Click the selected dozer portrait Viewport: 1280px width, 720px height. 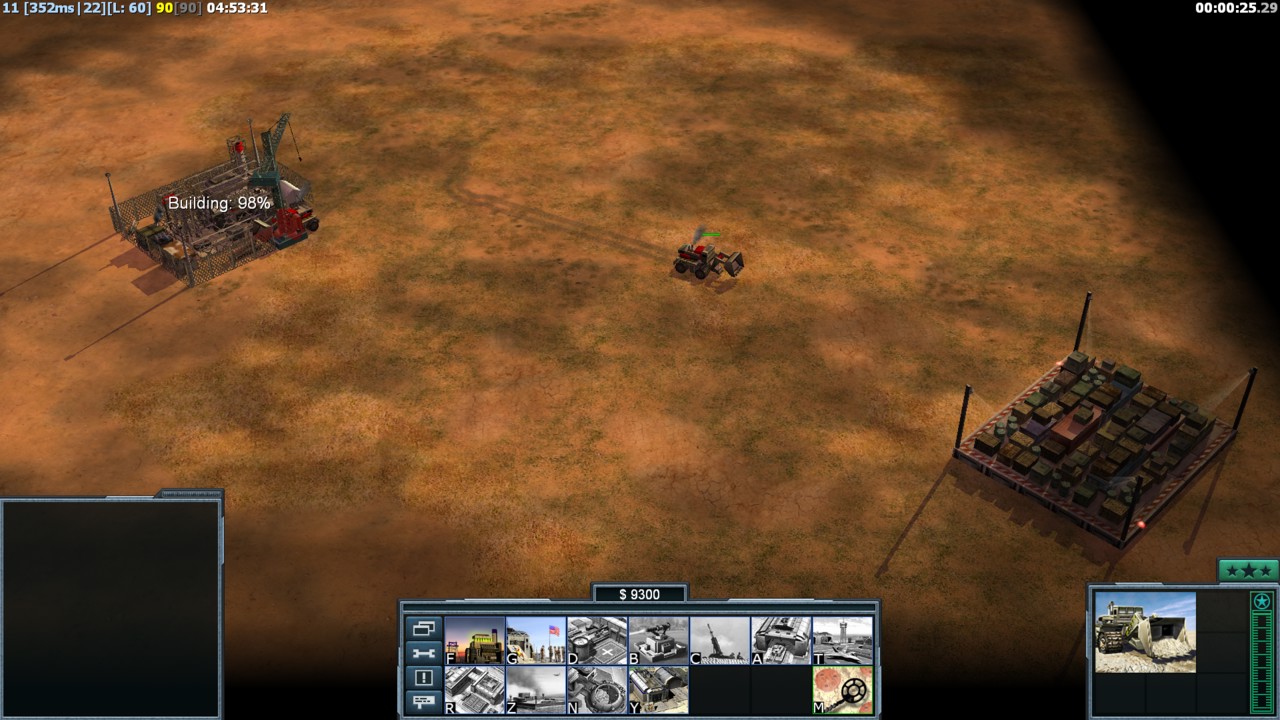[1145, 632]
